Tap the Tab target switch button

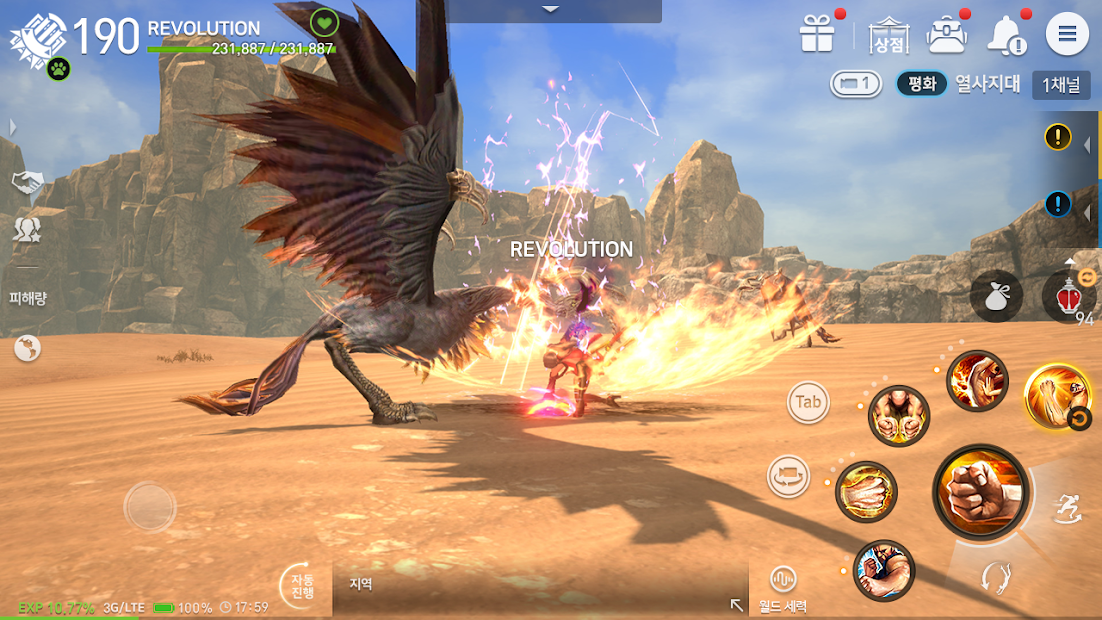(808, 403)
